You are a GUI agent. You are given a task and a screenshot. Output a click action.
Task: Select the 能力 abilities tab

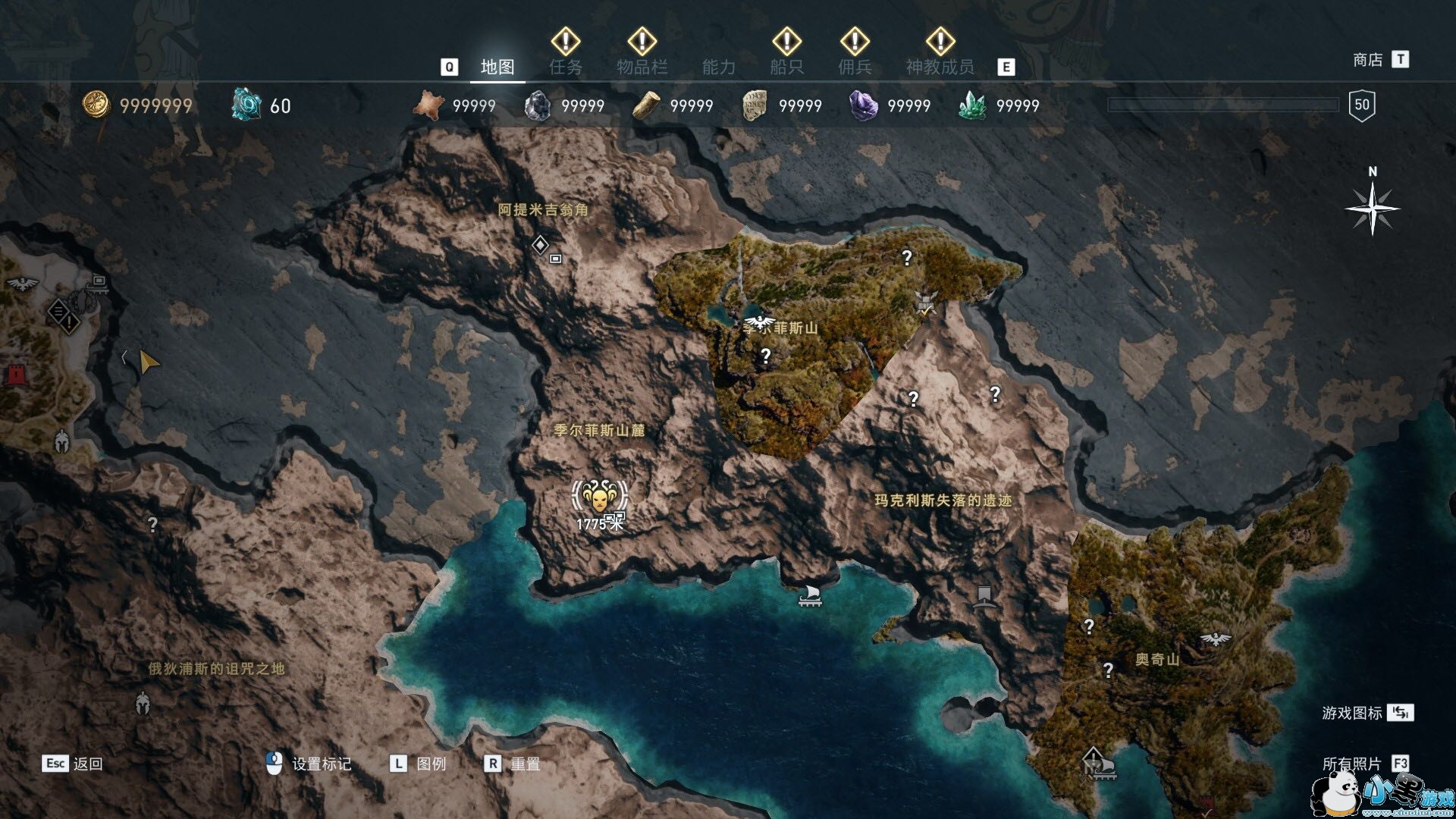[x=719, y=67]
